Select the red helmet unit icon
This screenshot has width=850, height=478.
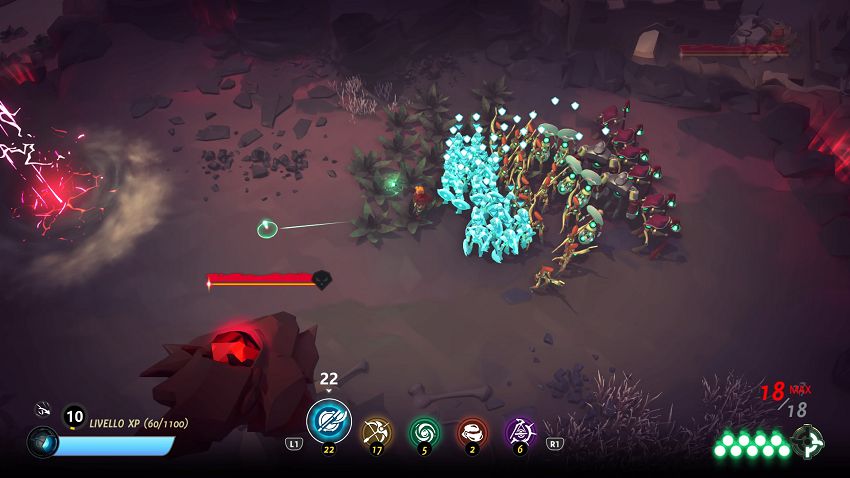pos(472,432)
